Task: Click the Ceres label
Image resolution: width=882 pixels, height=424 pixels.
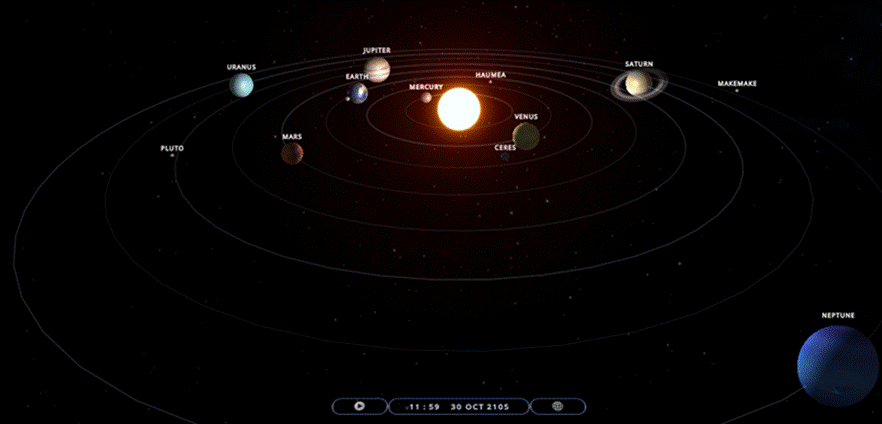Action: point(505,147)
